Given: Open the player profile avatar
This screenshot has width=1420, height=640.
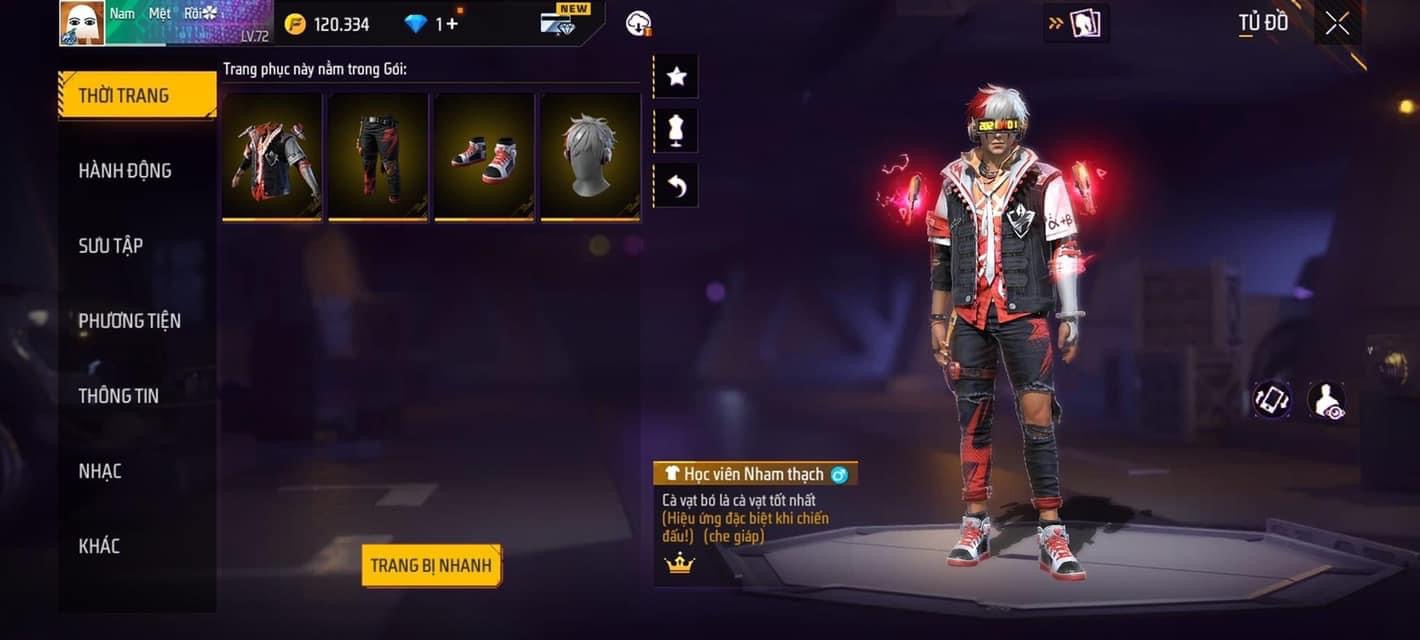Looking at the screenshot, I should click(82, 23).
